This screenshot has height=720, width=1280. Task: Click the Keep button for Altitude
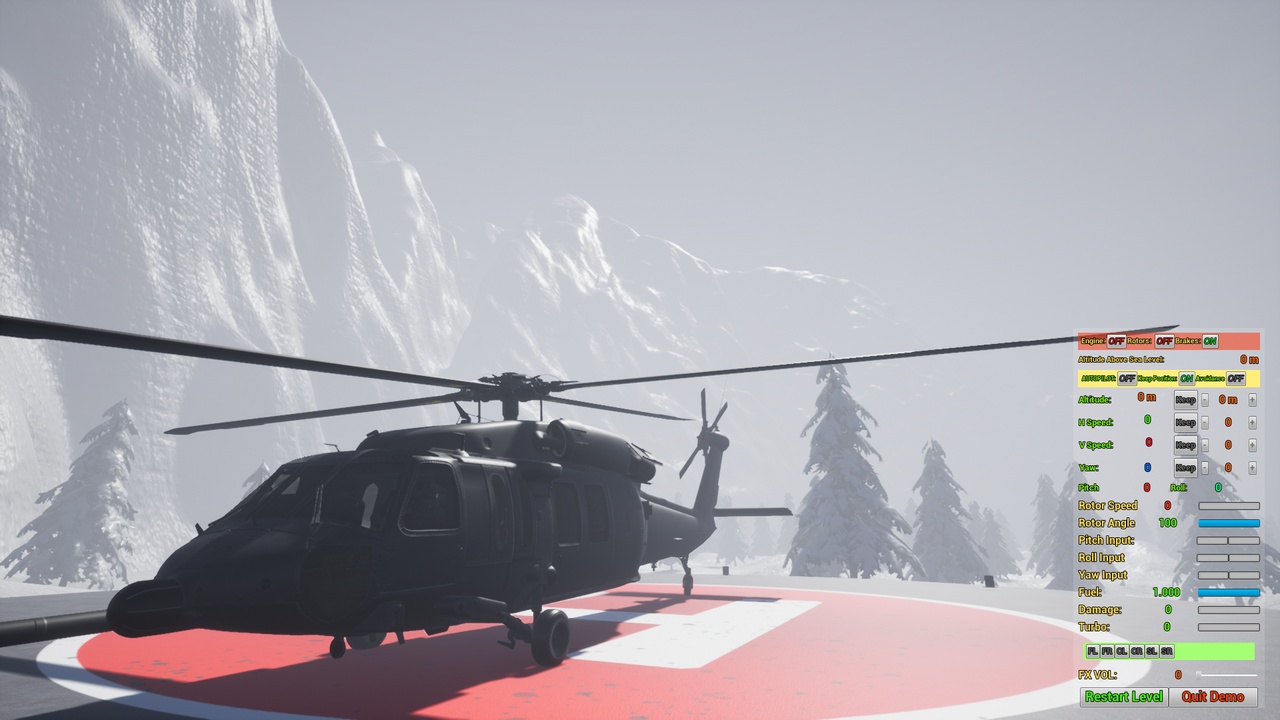pos(1185,400)
